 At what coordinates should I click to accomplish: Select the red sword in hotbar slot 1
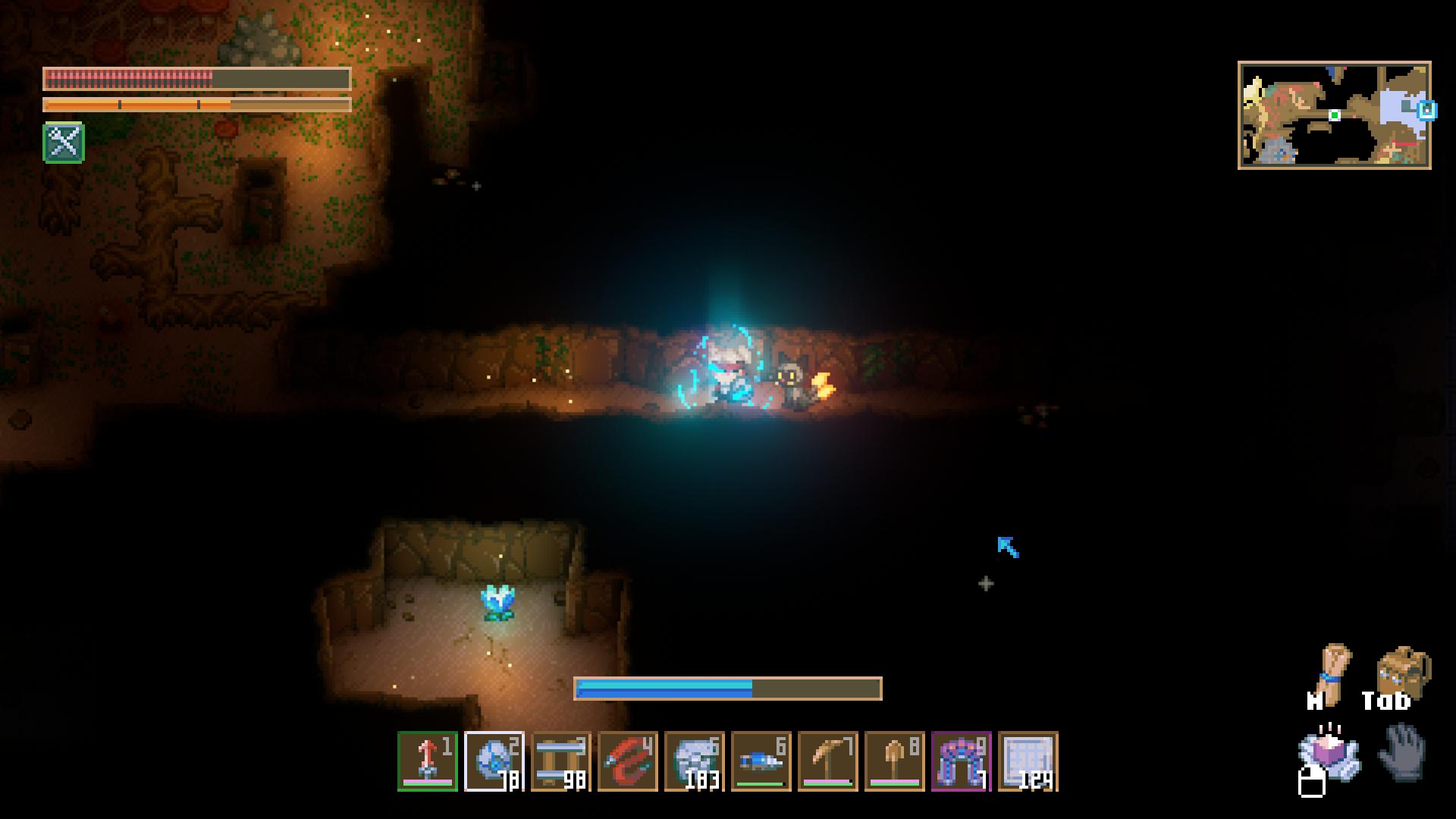[428, 761]
